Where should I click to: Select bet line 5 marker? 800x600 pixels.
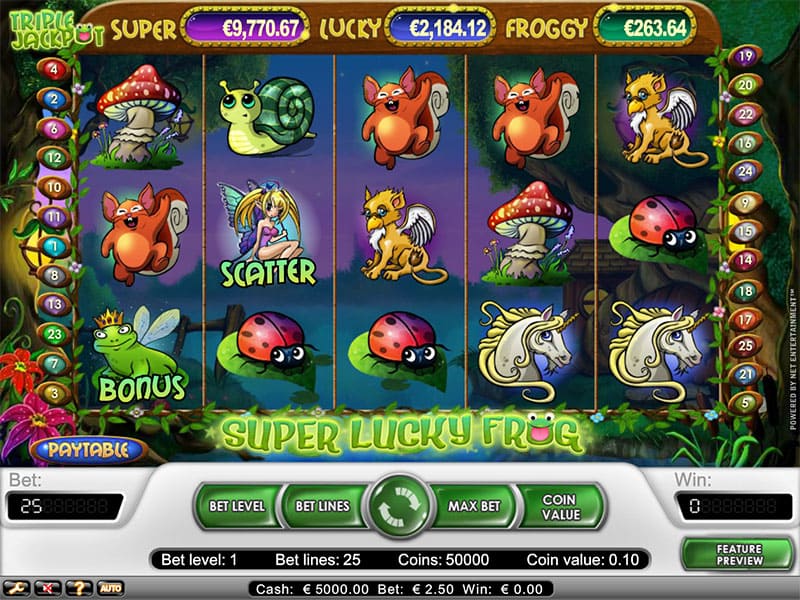click(743, 403)
